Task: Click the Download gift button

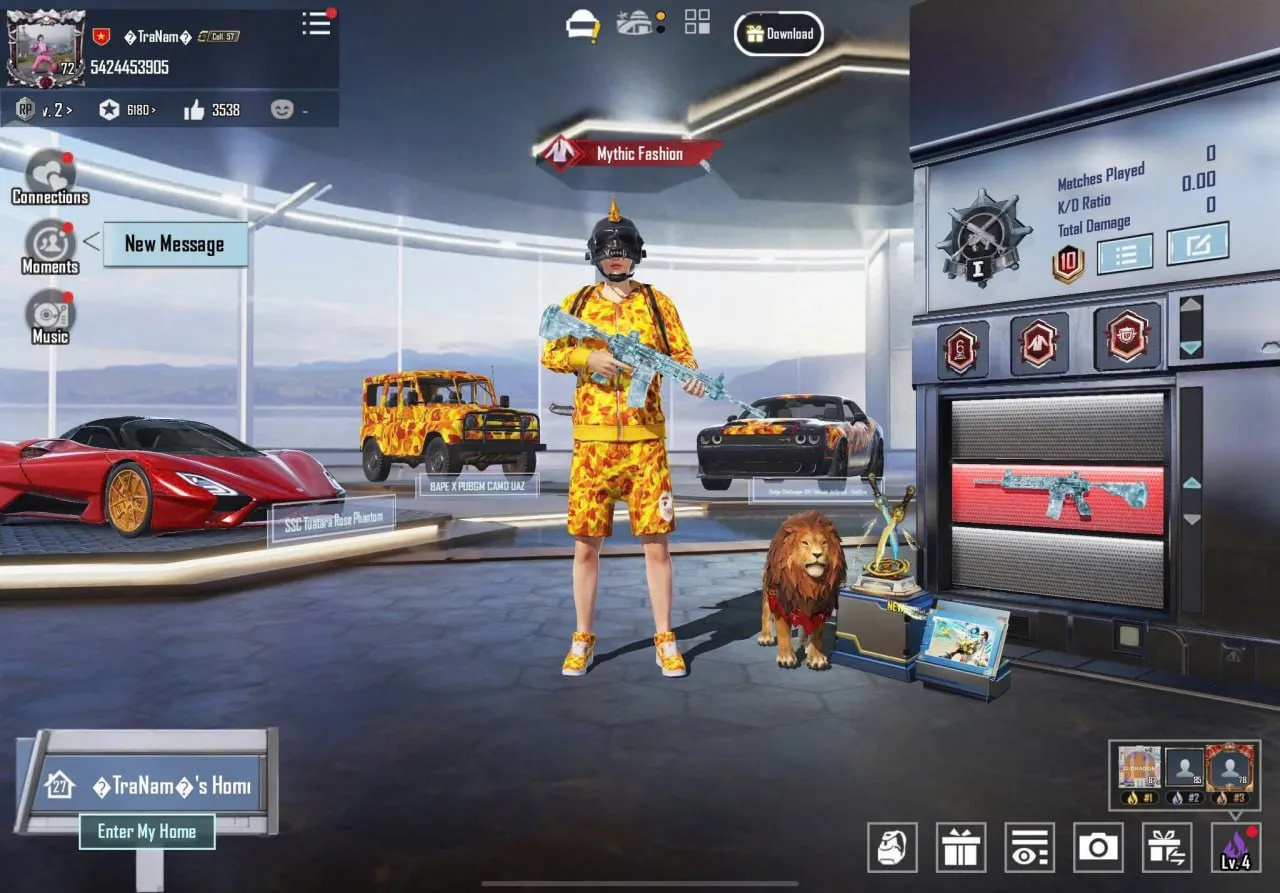Action: tap(779, 34)
